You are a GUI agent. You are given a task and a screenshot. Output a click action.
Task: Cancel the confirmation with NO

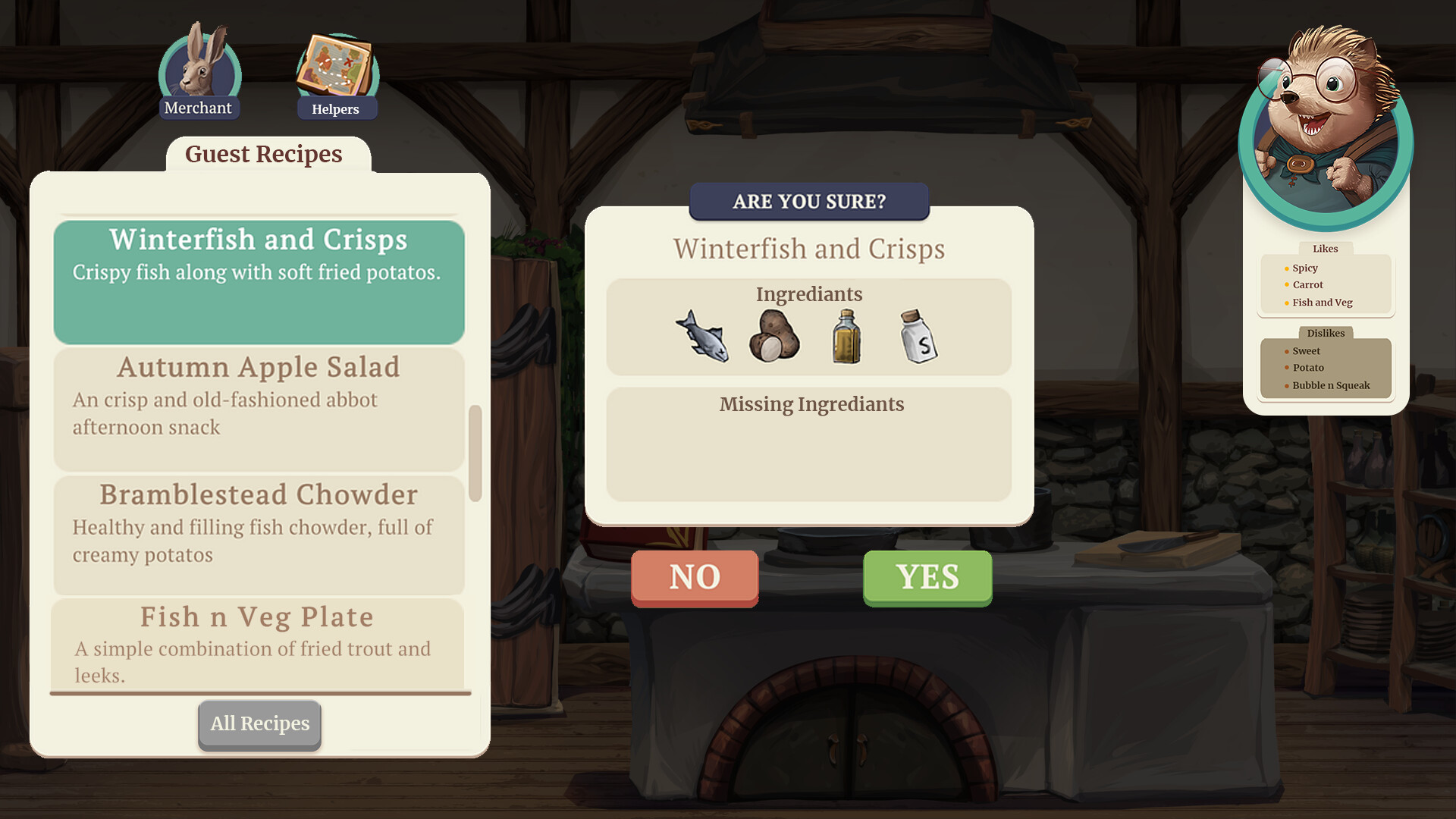click(x=694, y=578)
